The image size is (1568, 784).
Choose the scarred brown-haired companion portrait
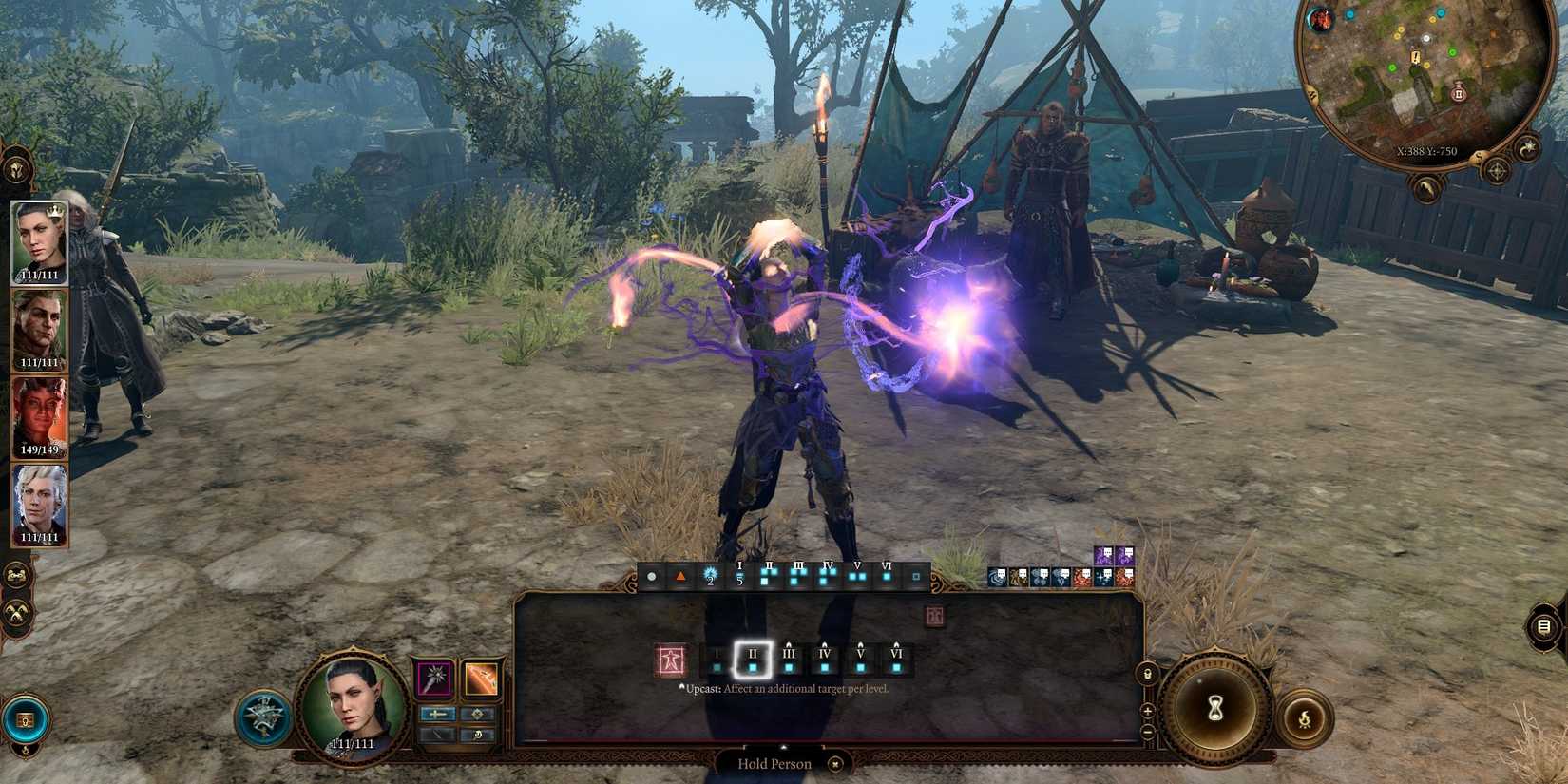pyautogui.click(x=39, y=330)
